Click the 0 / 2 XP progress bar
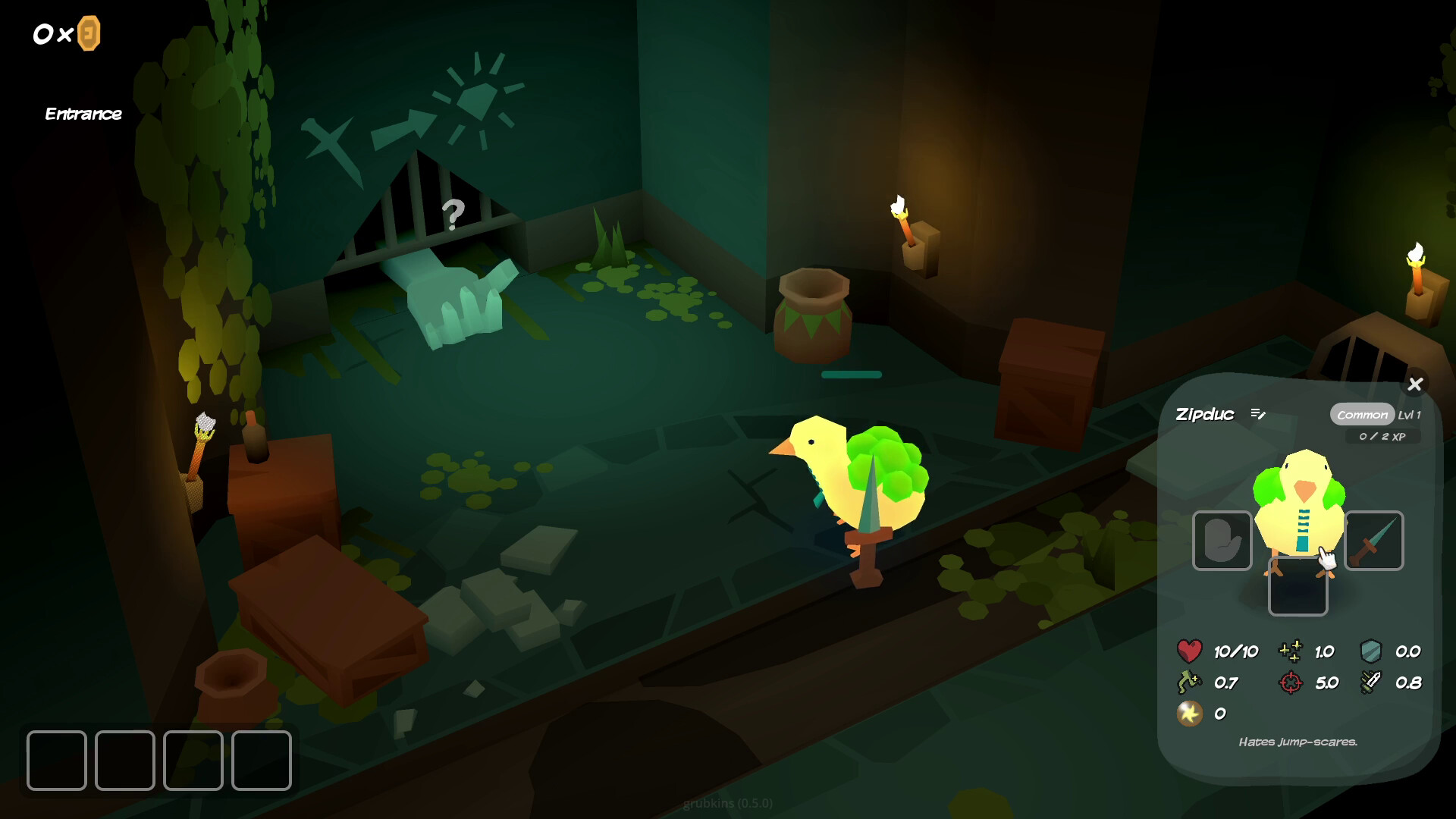 pos(1383,437)
